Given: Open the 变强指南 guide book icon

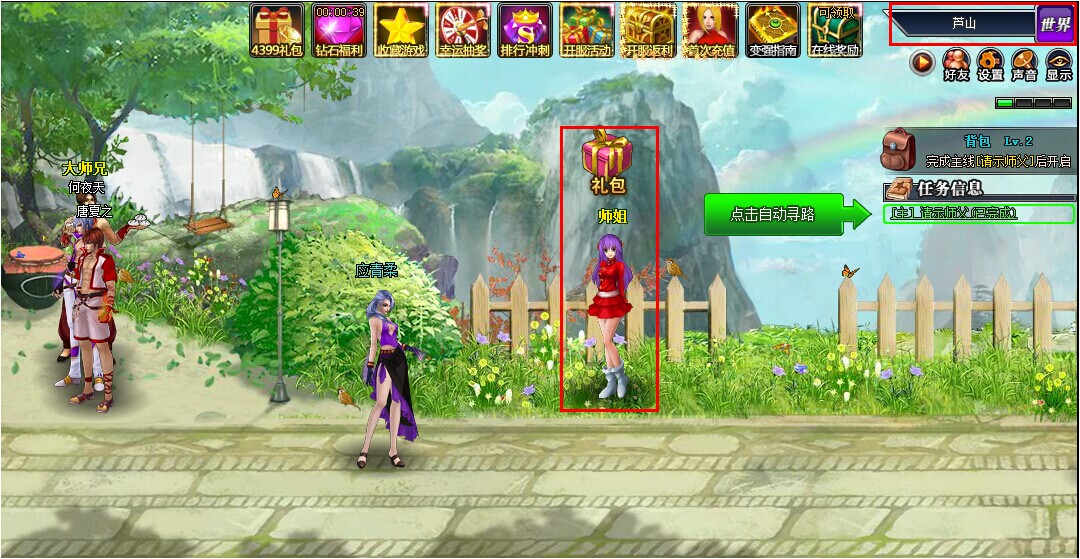Looking at the screenshot, I should tap(773, 29).
